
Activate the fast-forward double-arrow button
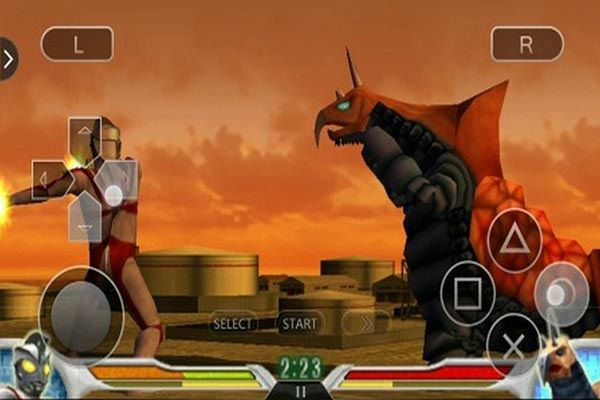(366, 323)
